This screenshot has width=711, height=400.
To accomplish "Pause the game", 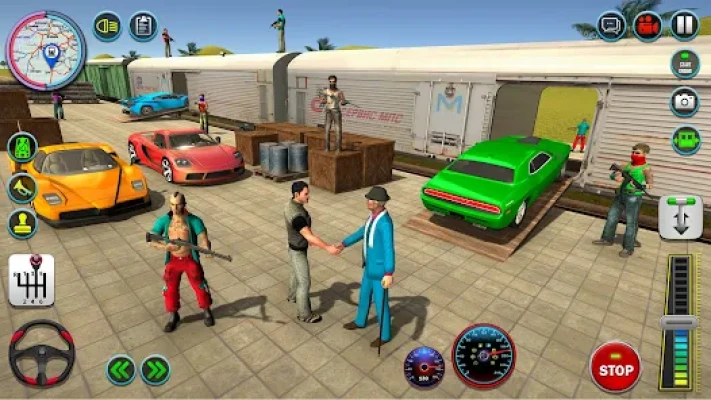I will point(684,25).
